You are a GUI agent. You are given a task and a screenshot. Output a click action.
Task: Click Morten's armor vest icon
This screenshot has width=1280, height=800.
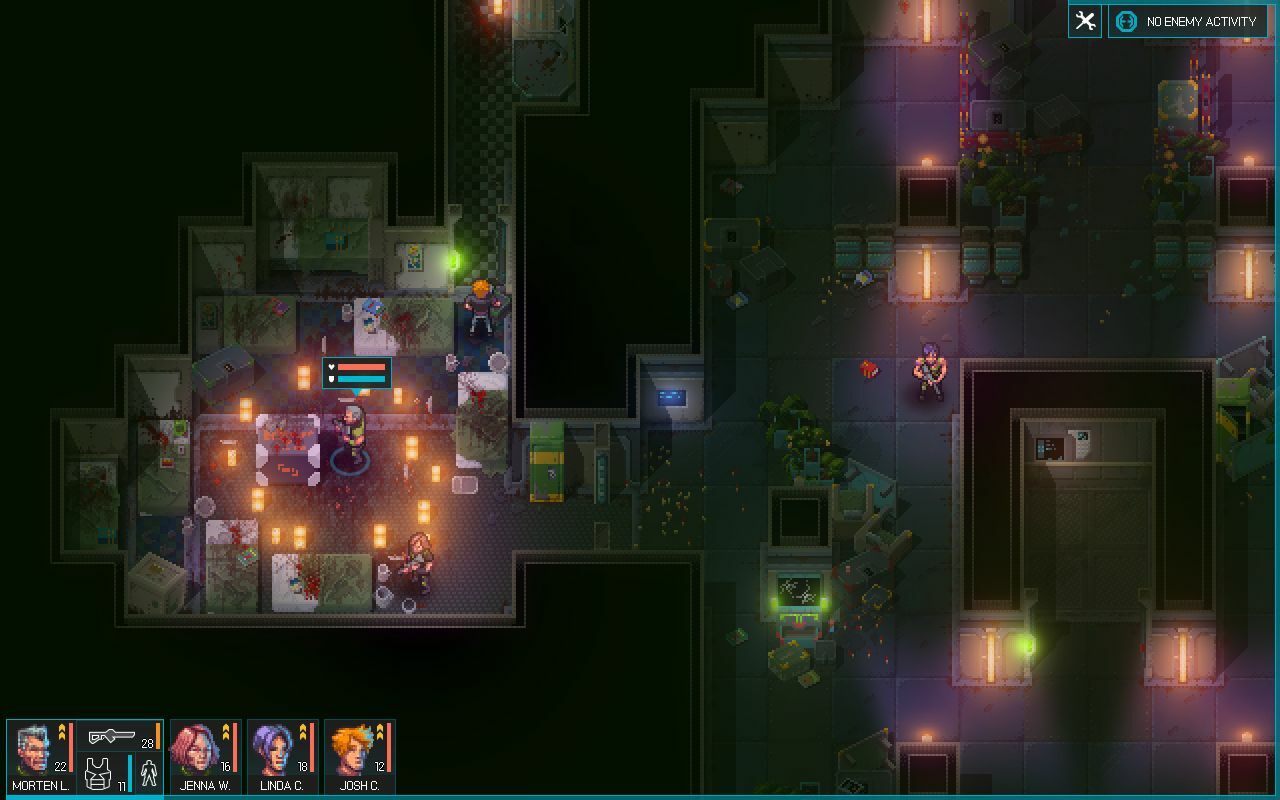click(x=98, y=773)
